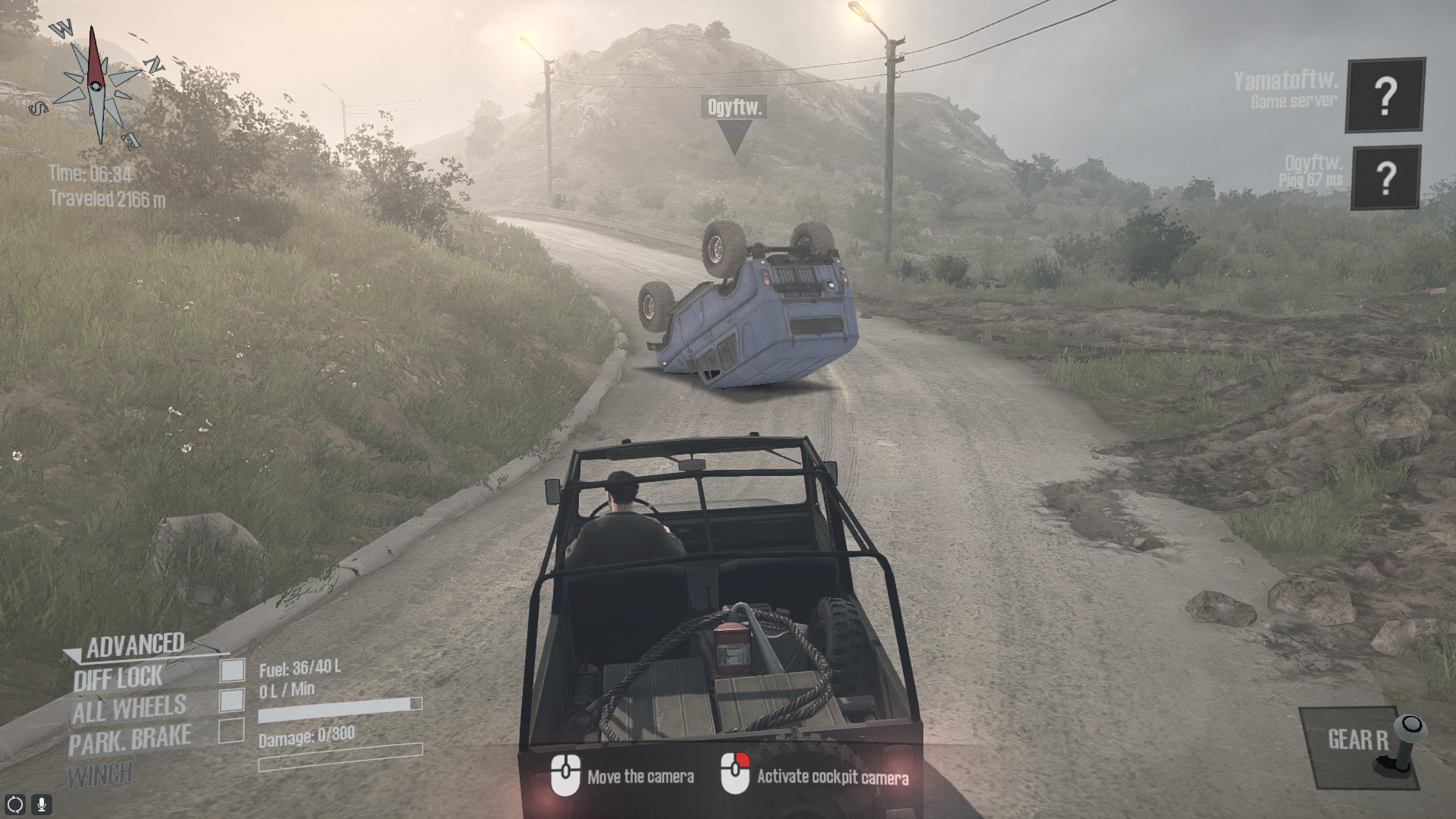Click the mouse icon beside Move the camera
Screen dimensions: 1456x819
point(564,776)
